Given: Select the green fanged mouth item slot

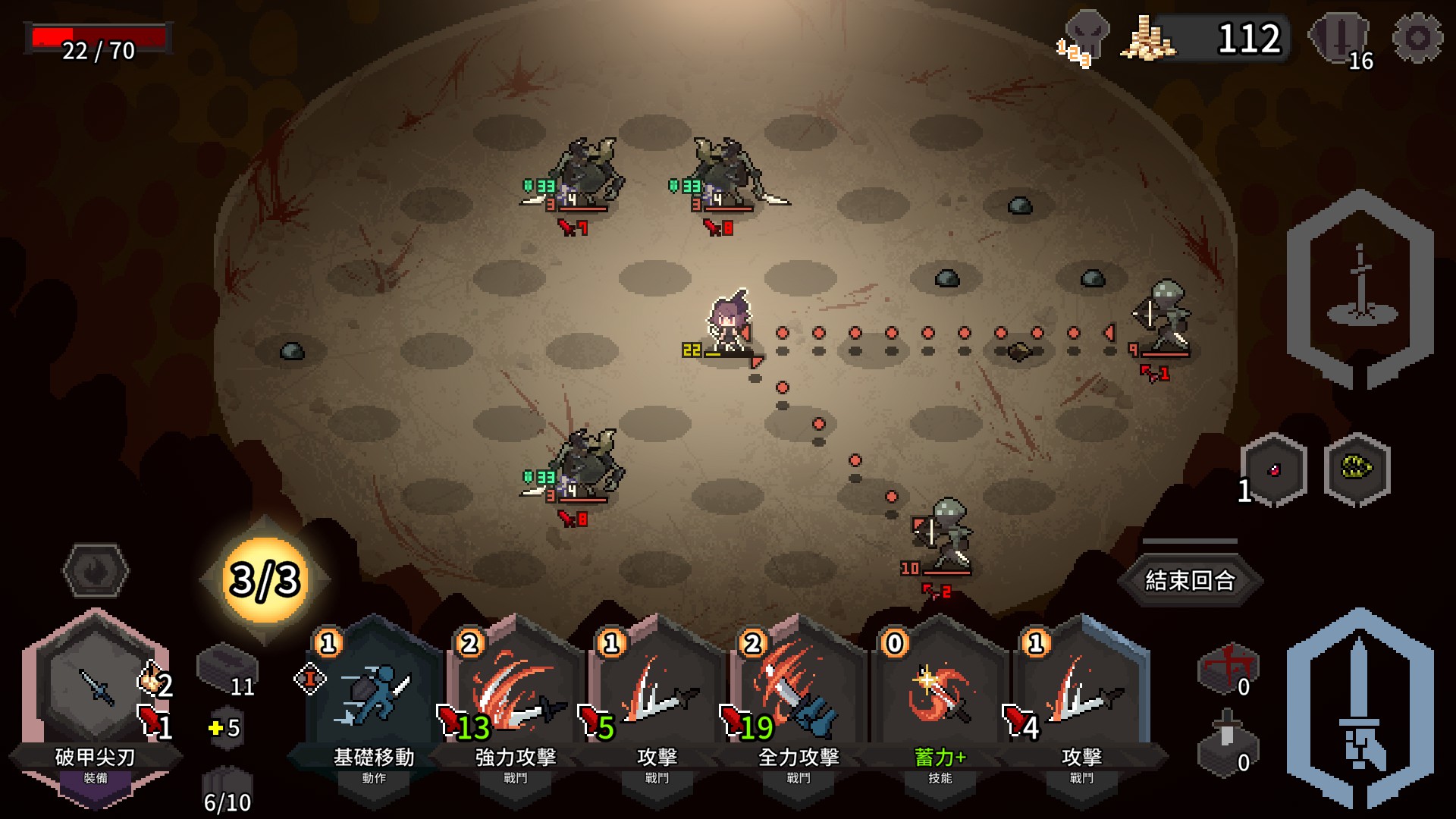Looking at the screenshot, I should point(1357,469).
